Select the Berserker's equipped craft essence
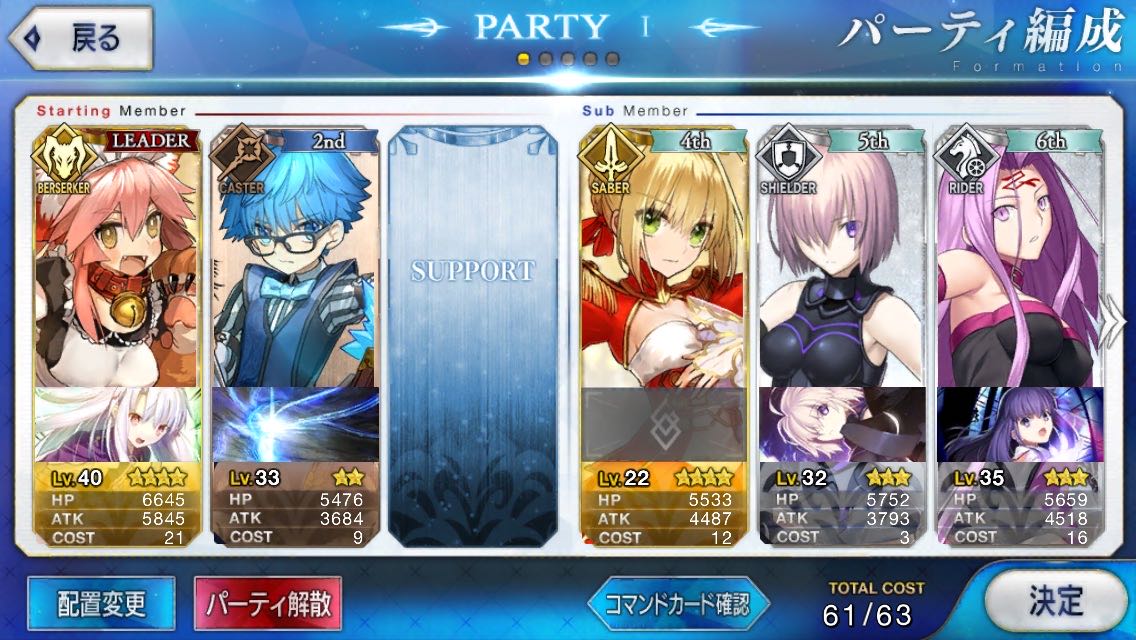Screen dimensions: 1136x640 pos(118,425)
